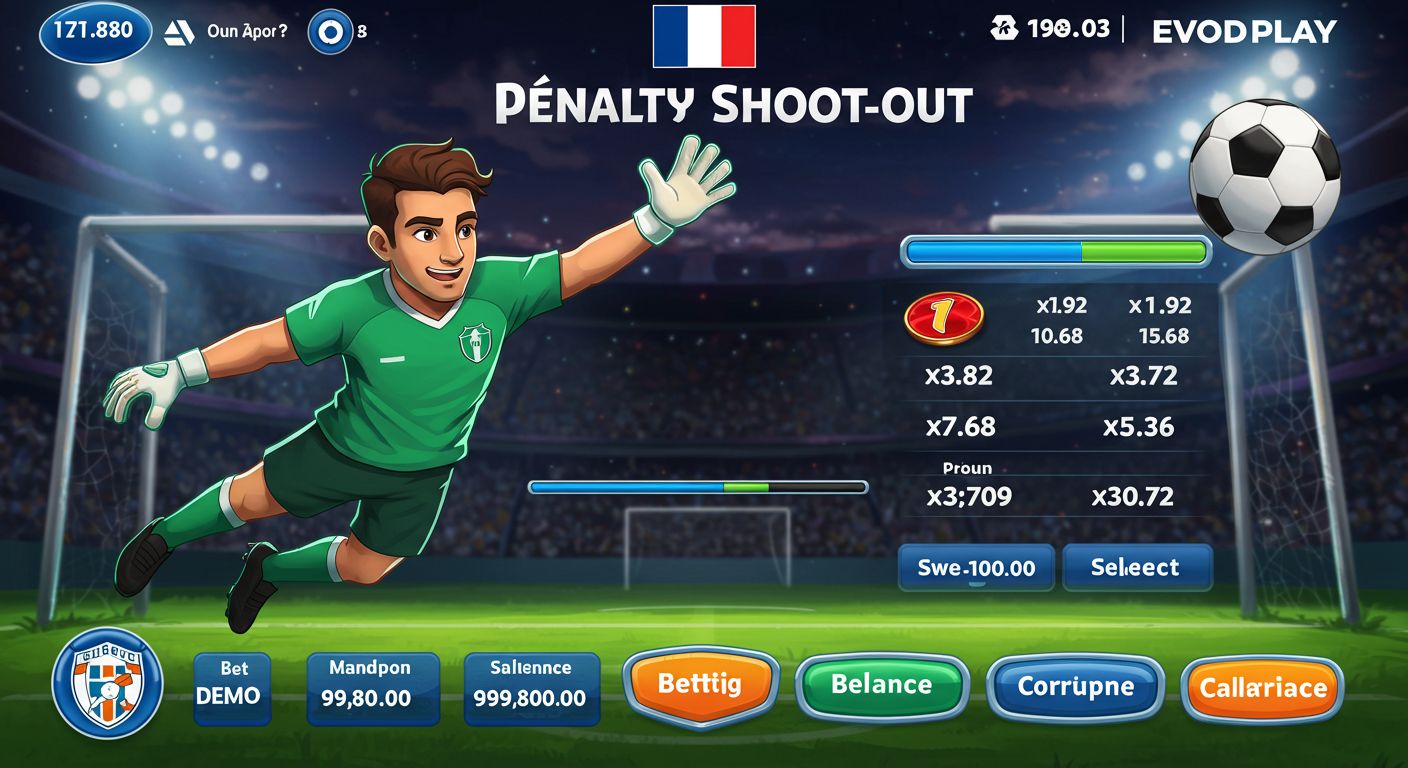Open the triangle logo icon
Image resolution: width=1408 pixels, height=768 pixels.
(x=178, y=32)
